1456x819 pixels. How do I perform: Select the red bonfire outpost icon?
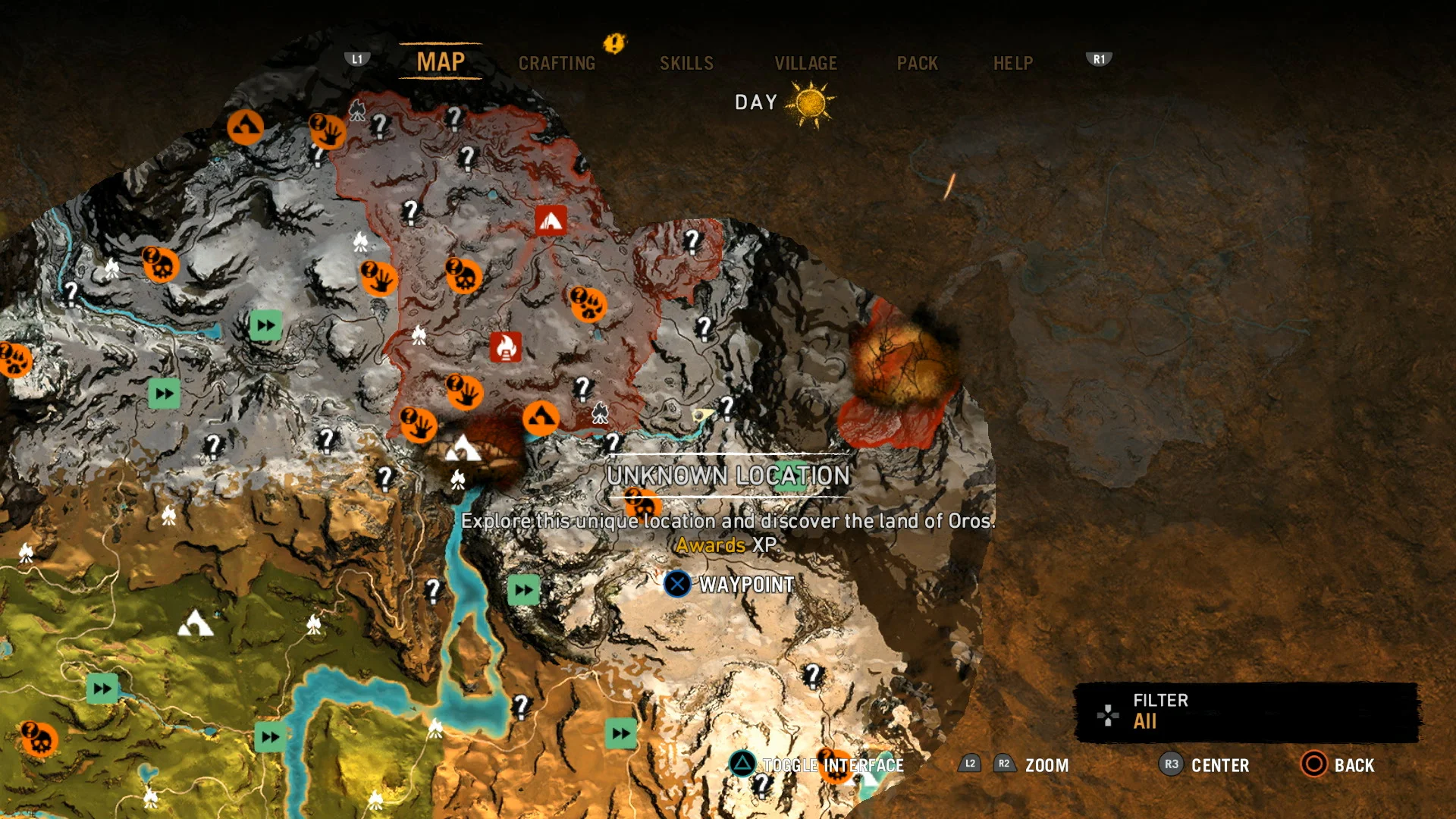(505, 347)
